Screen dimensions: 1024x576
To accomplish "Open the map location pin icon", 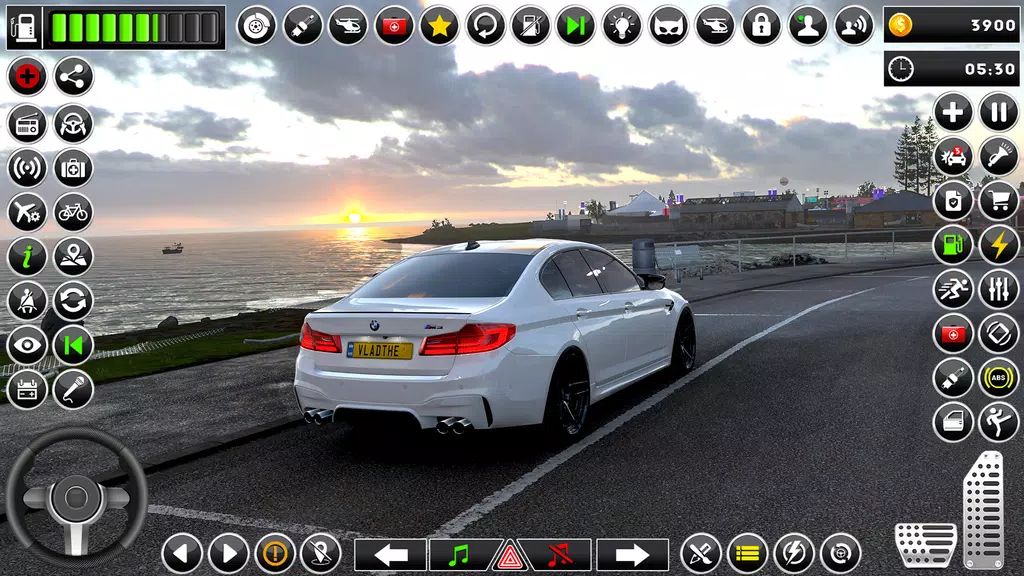I will pos(73,257).
